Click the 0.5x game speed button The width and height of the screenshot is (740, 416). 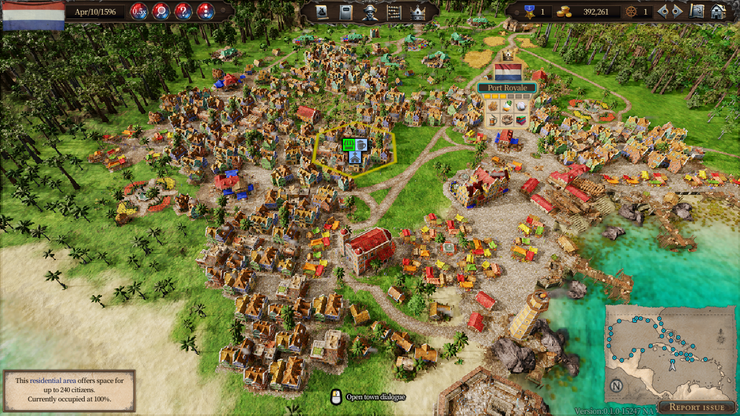click(x=139, y=11)
